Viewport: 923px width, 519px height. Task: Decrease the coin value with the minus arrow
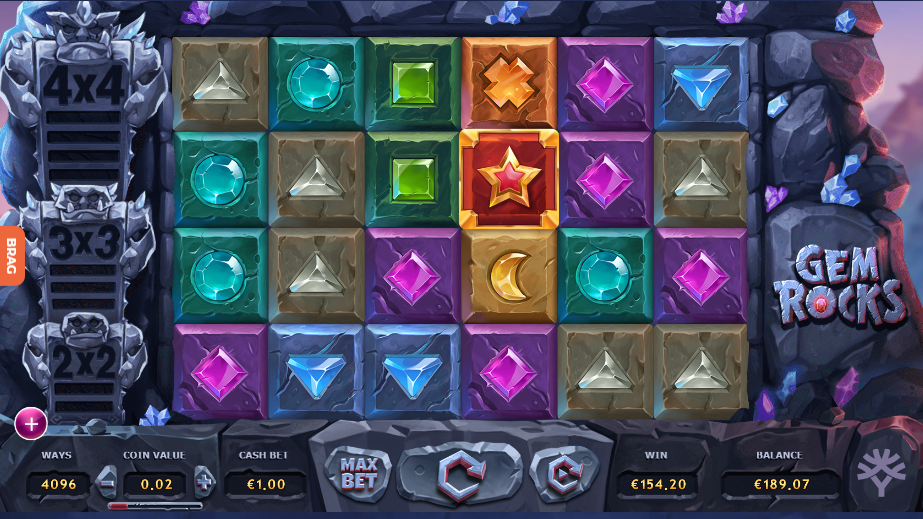[107, 482]
